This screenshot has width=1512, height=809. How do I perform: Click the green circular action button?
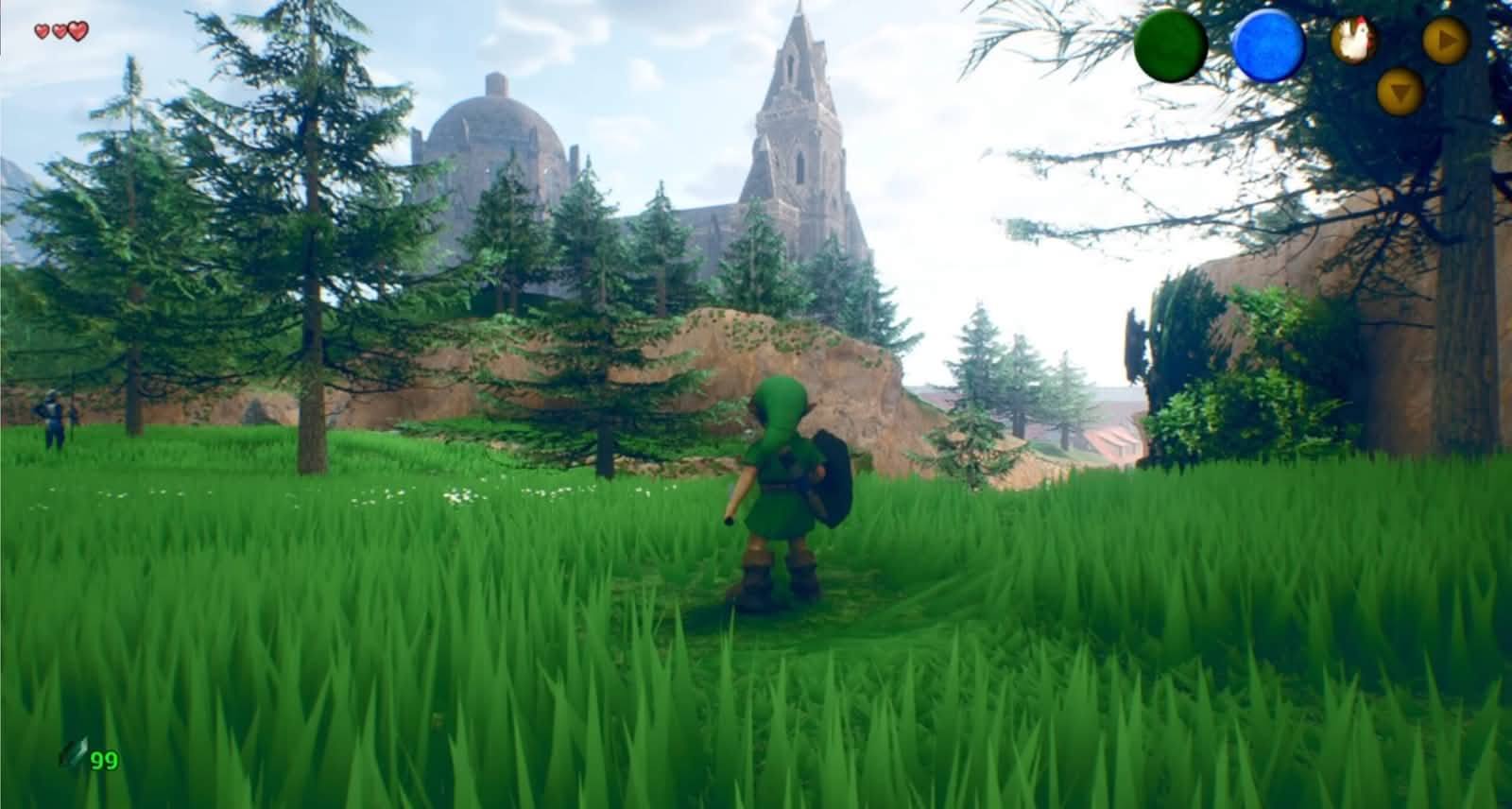(x=1171, y=44)
